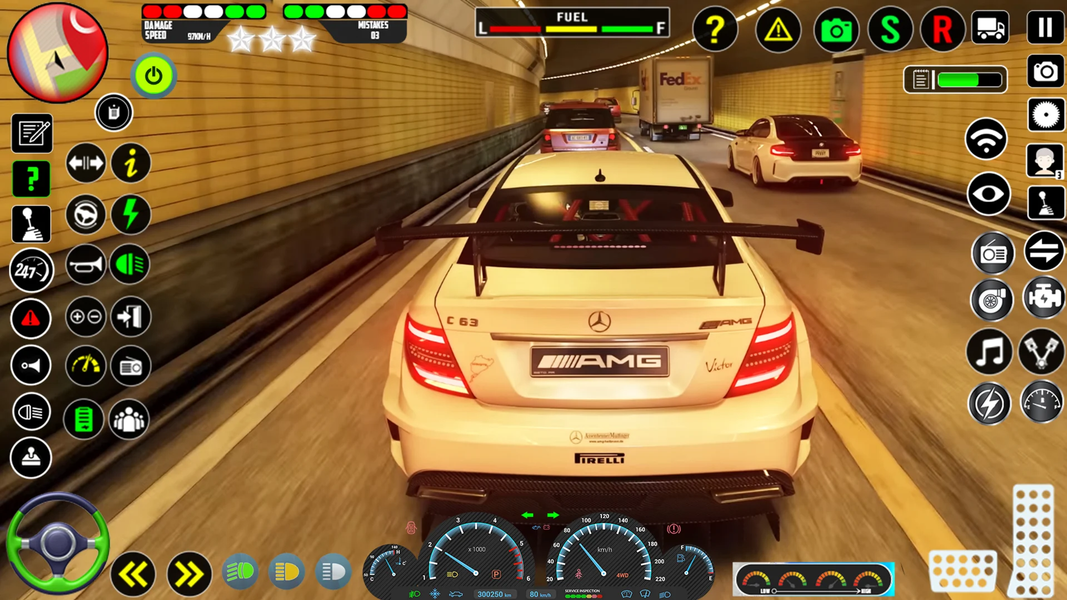
Task: Sound the horn trumpet icon
Action: [85, 265]
